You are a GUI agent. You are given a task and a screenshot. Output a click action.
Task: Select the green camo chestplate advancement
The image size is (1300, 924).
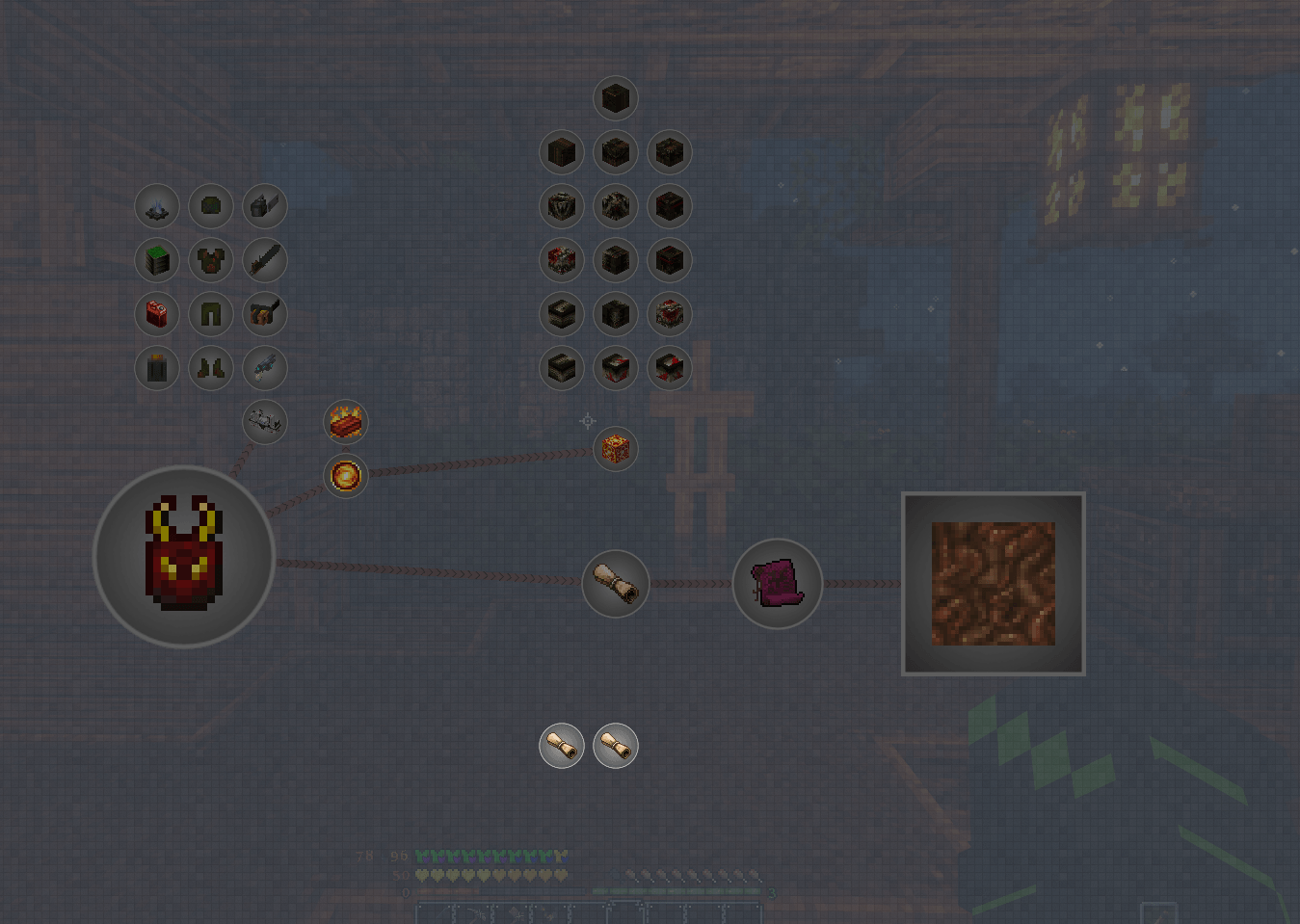pyautogui.click(x=211, y=260)
